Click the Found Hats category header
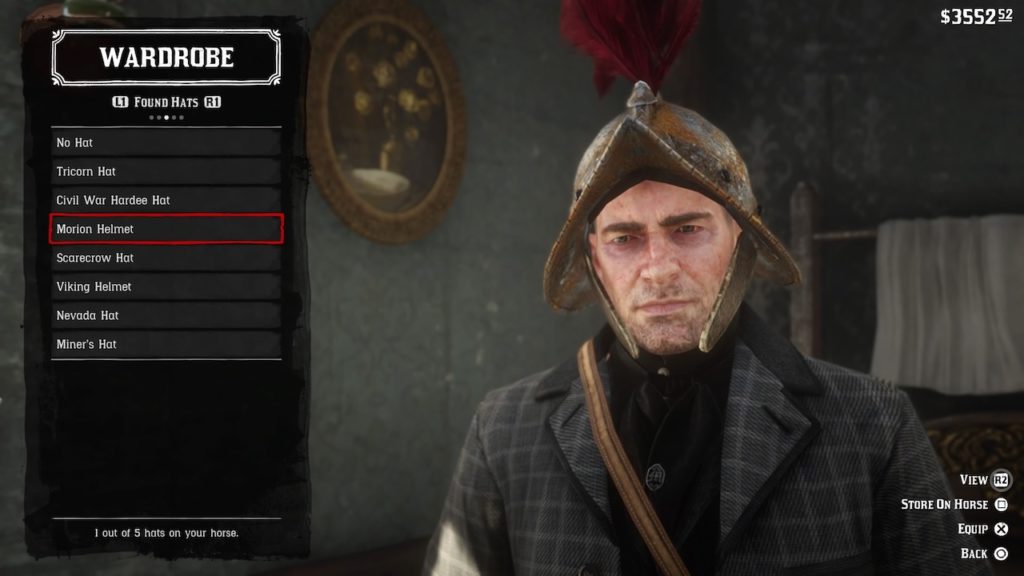 (x=167, y=102)
